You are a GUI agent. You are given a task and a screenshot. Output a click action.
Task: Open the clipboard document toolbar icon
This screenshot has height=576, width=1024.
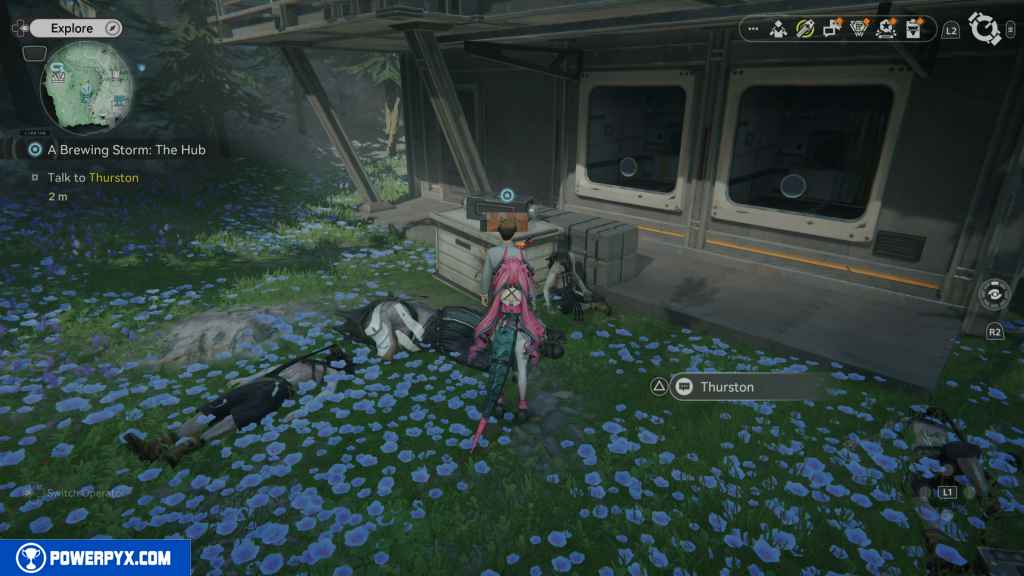click(x=913, y=29)
